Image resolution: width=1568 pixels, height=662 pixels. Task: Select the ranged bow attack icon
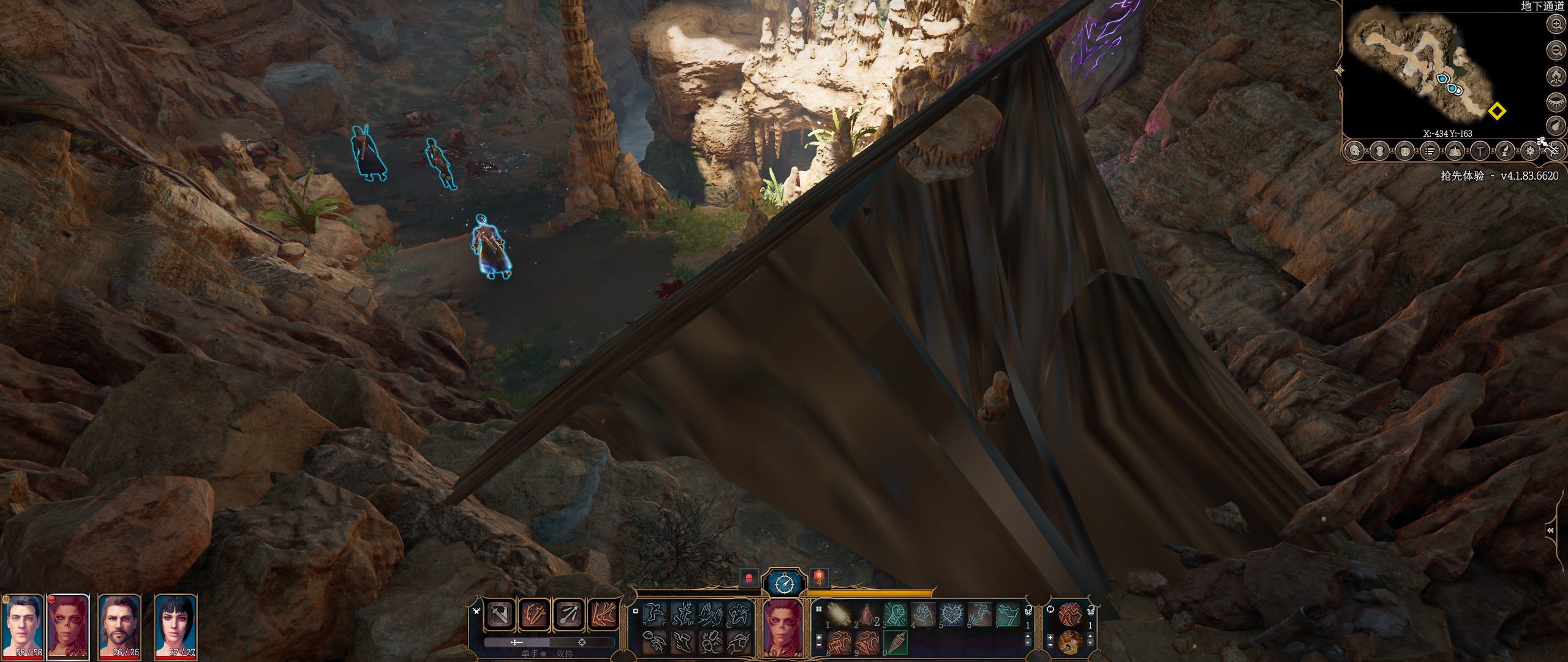click(x=568, y=614)
